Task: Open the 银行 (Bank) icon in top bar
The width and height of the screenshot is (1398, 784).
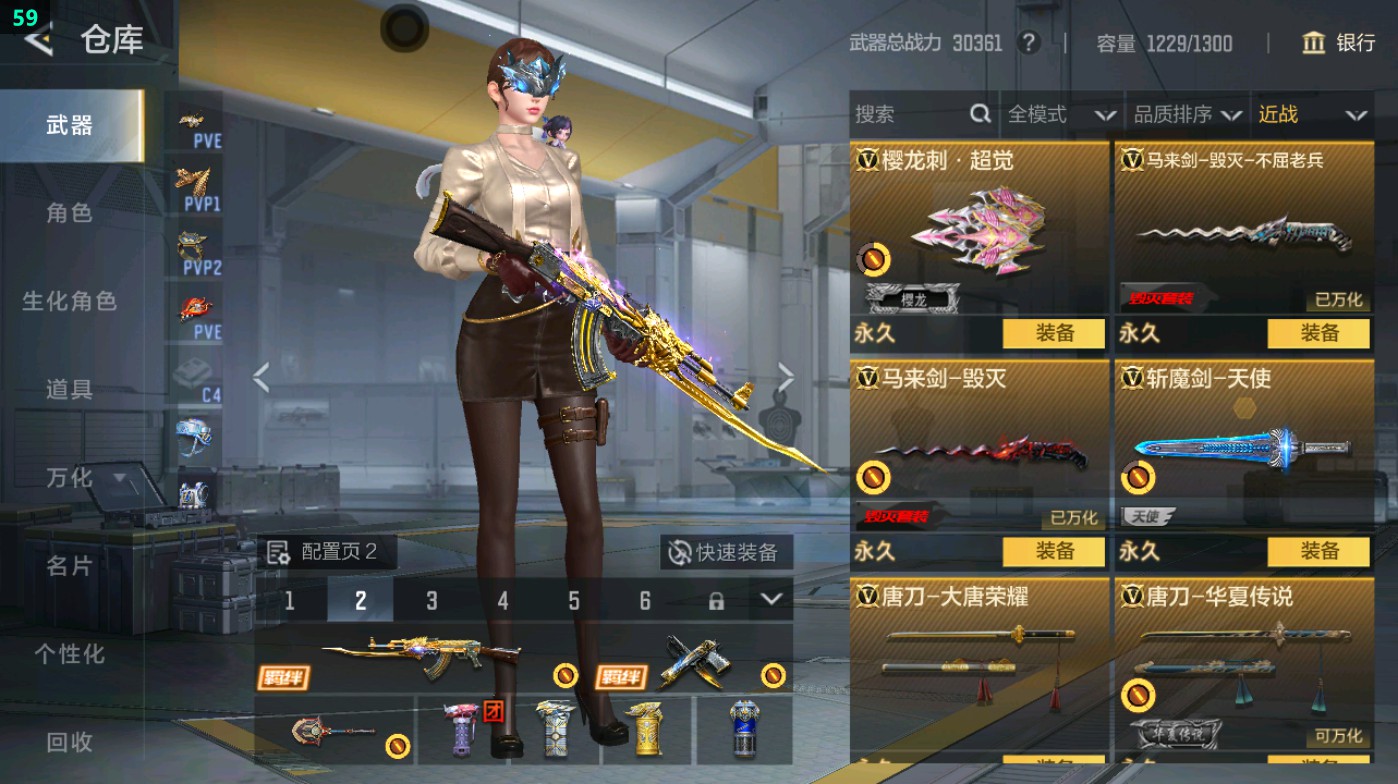Action: (1314, 44)
